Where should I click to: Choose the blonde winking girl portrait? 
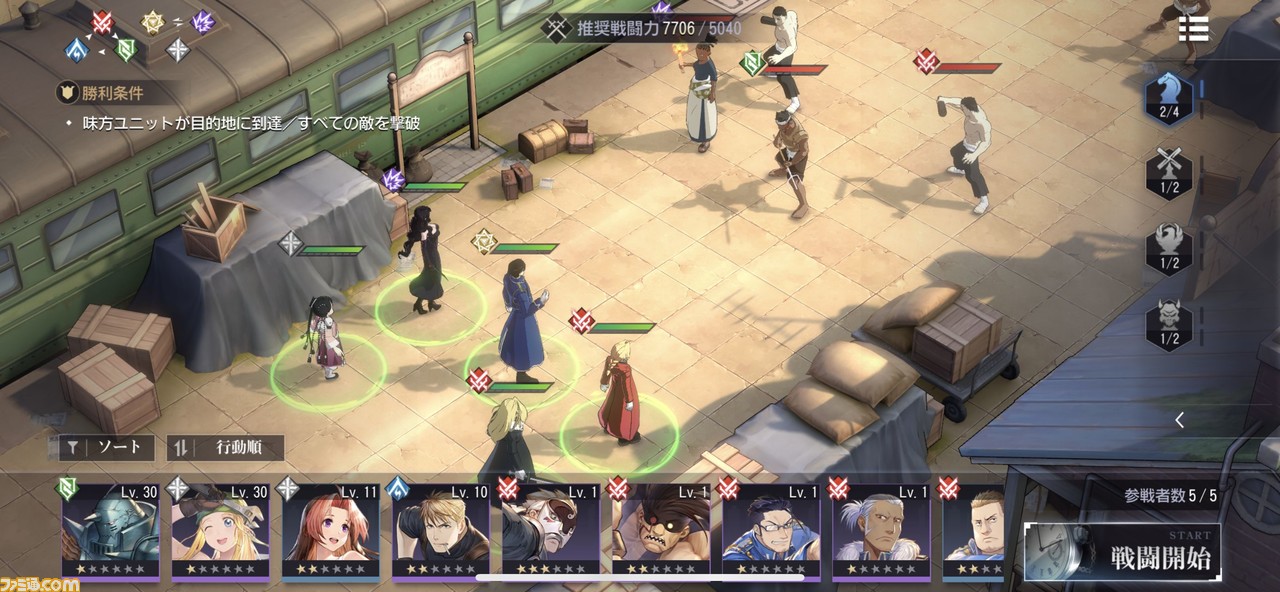click(x=220, y=531)
